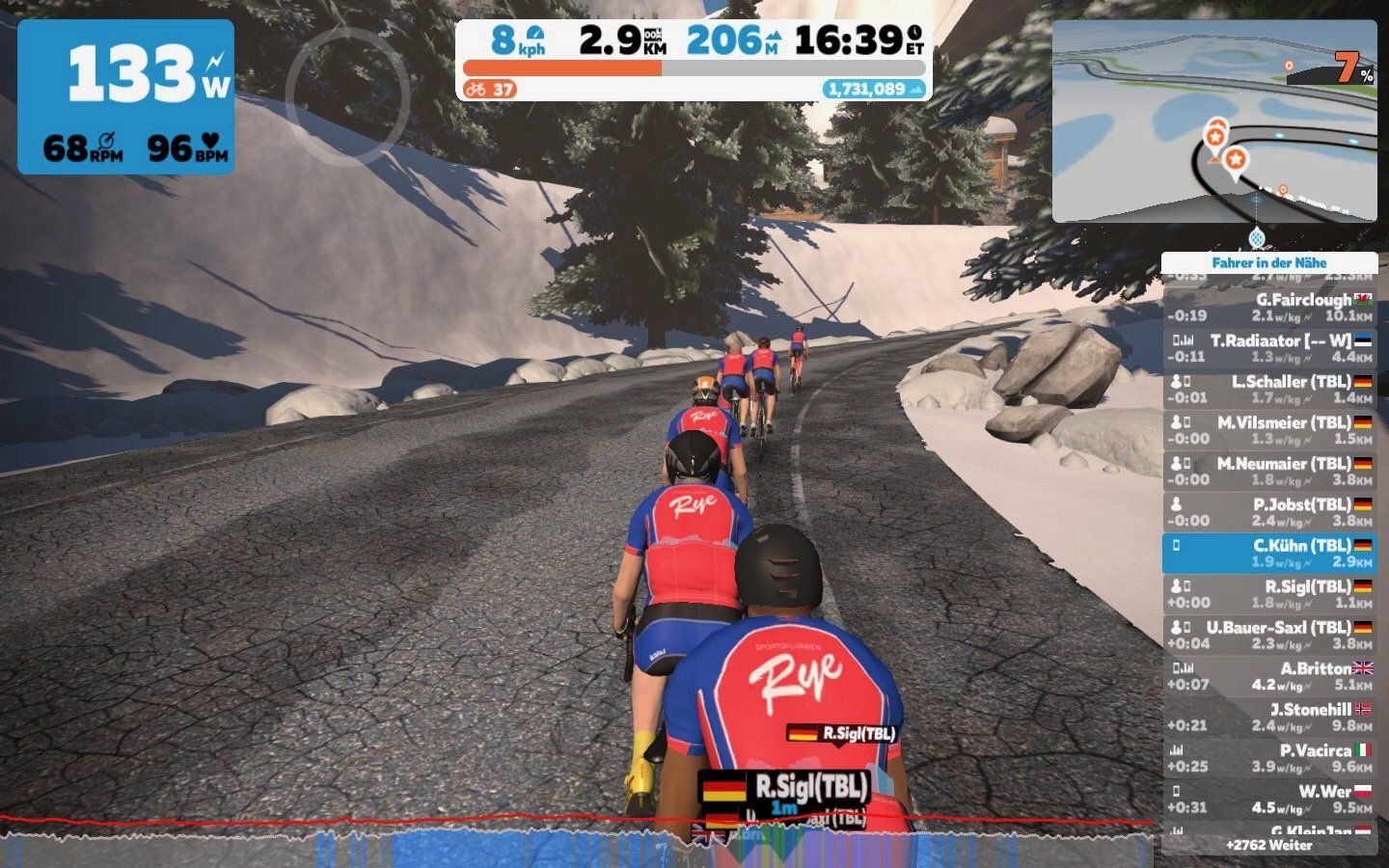Pick M.Vilsmeier (TBL) in the riders list
This screenshot has width=1389, height=868.
coord(1268,430)
